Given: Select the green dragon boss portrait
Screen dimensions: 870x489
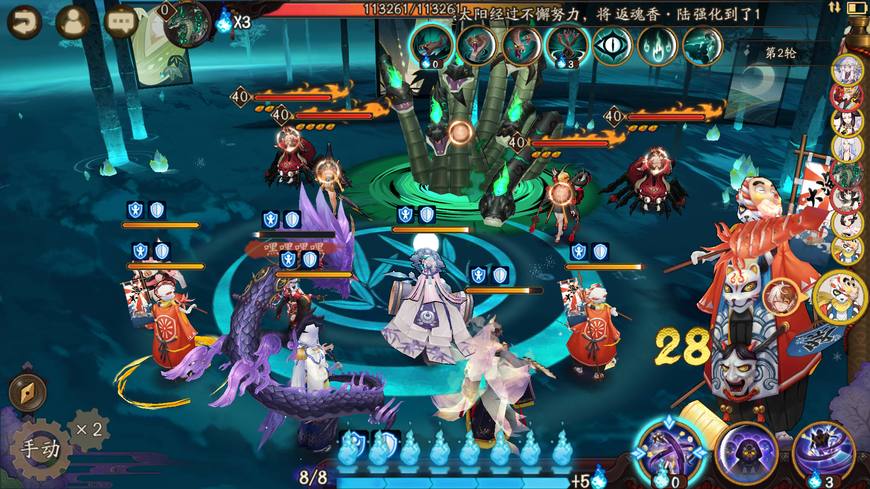Looking at the screenshot, I should pos(187,22).
